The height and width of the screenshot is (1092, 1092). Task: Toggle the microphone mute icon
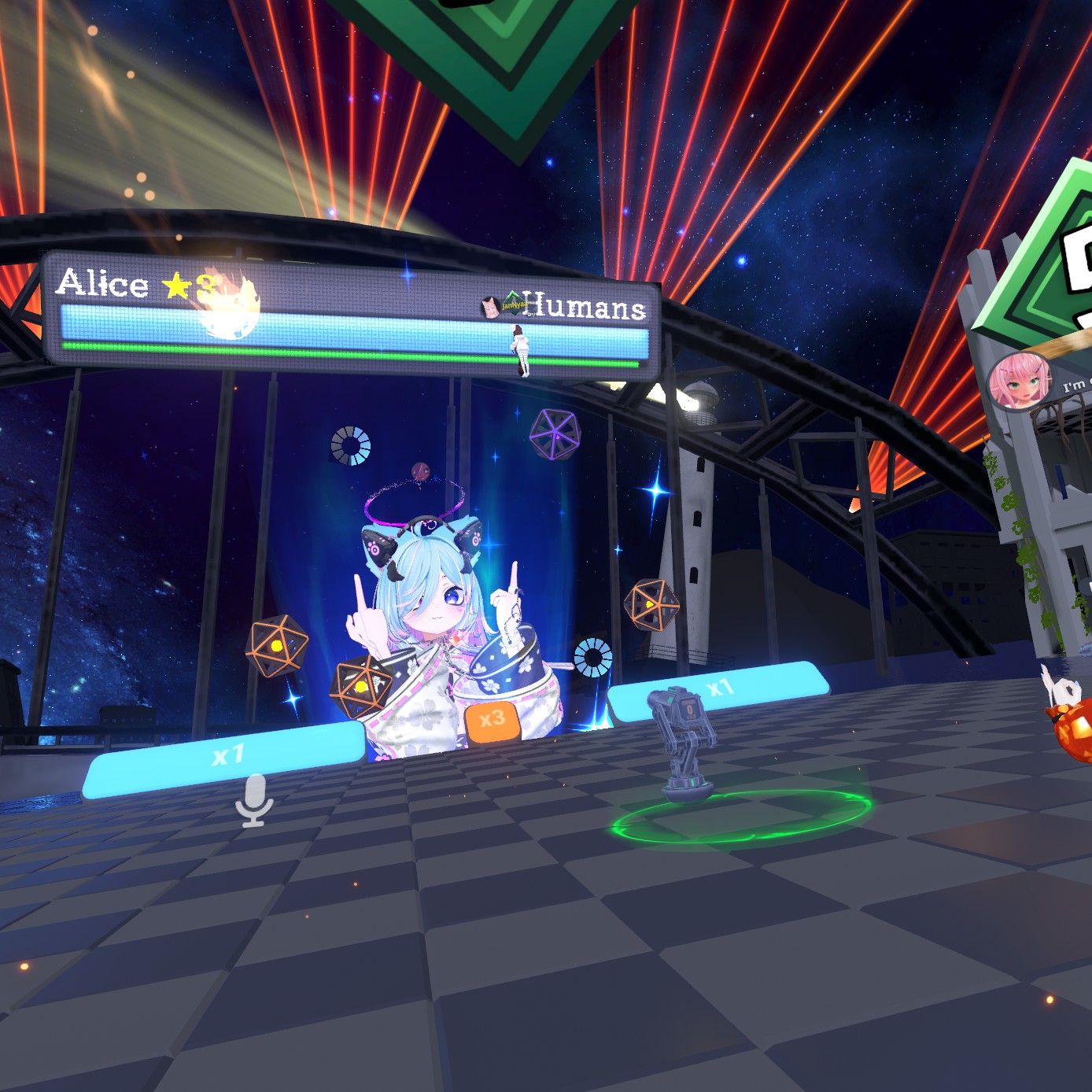pos(253,800)
